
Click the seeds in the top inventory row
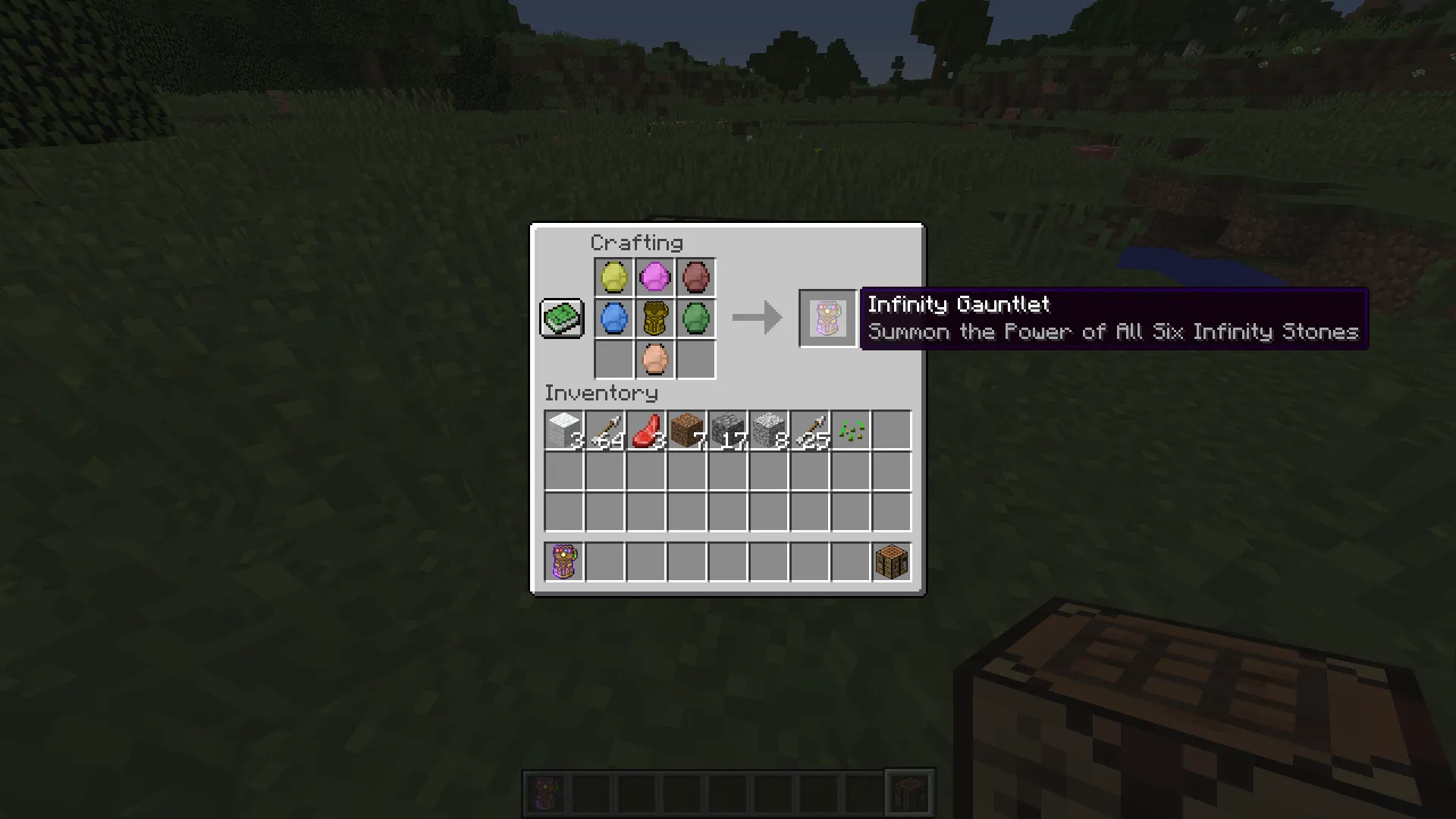[849, 430]
